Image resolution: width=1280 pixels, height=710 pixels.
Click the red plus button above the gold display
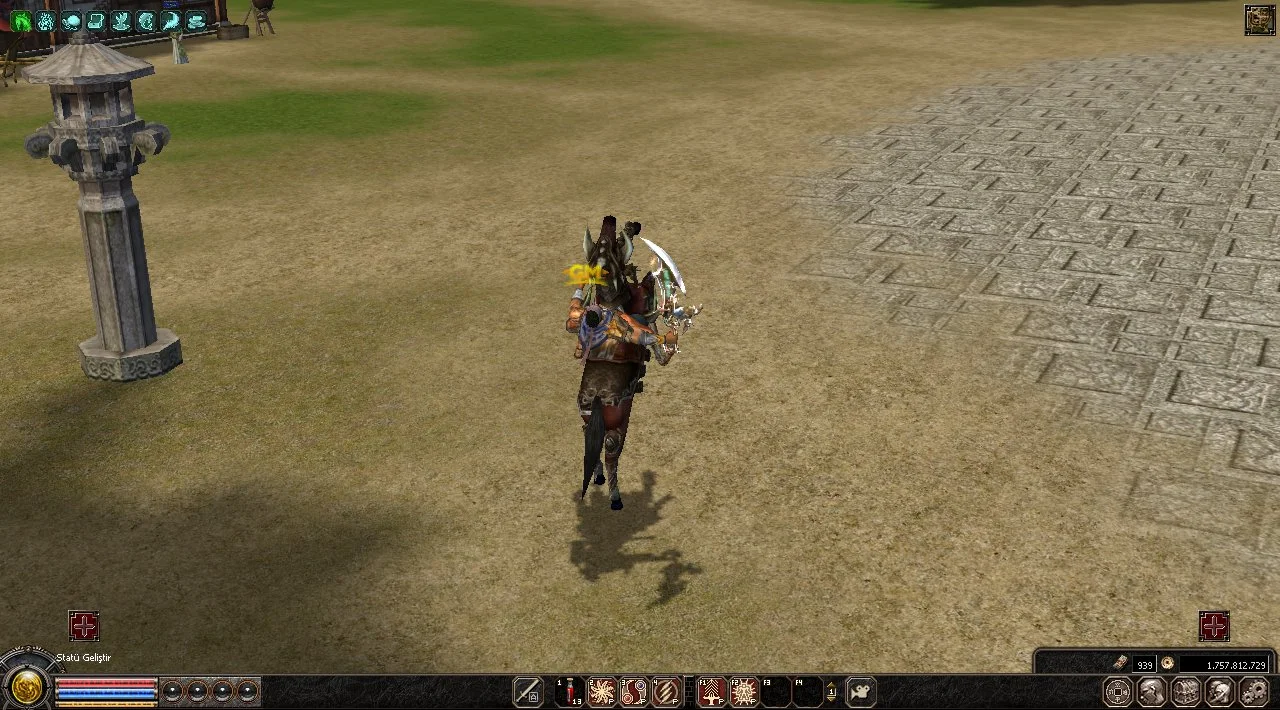1214,626
